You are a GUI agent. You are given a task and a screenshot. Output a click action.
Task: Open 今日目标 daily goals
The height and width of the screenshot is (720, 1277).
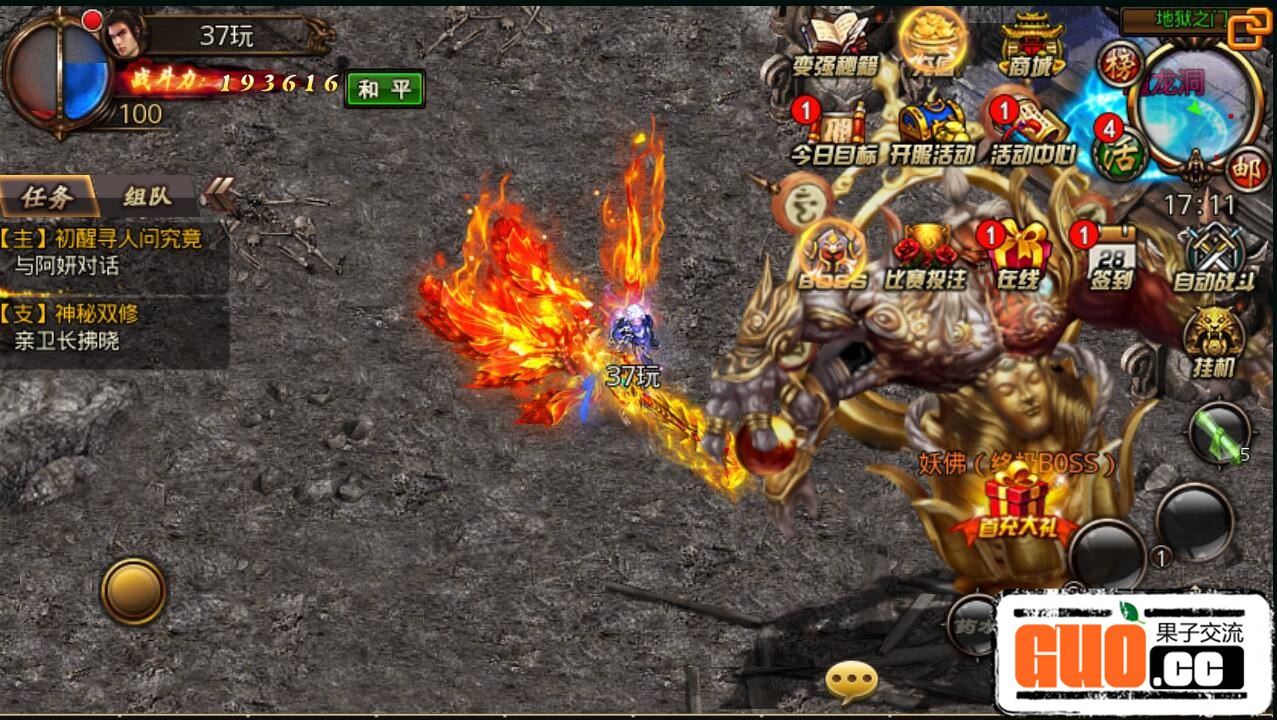tap(833, 130)
